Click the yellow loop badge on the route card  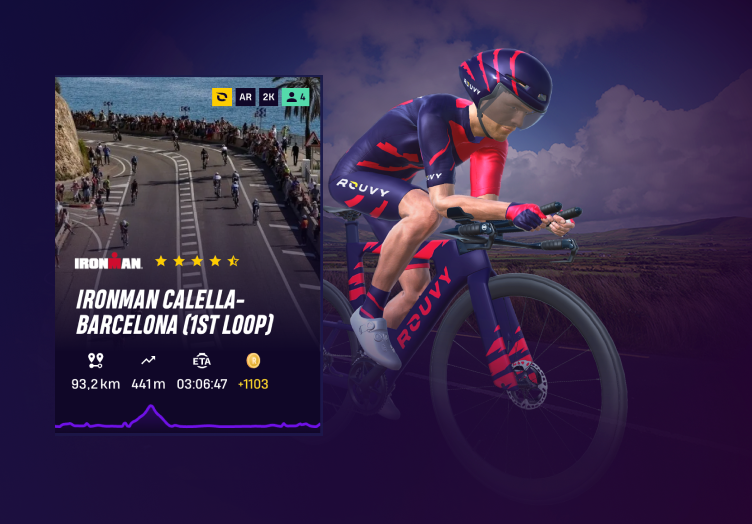tap(221, 97)
